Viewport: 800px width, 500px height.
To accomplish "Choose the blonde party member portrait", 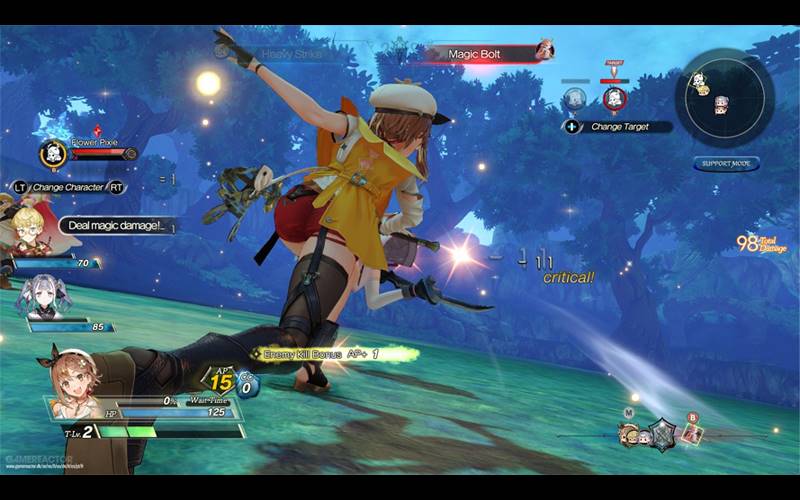I will click(x=28, y=227).
